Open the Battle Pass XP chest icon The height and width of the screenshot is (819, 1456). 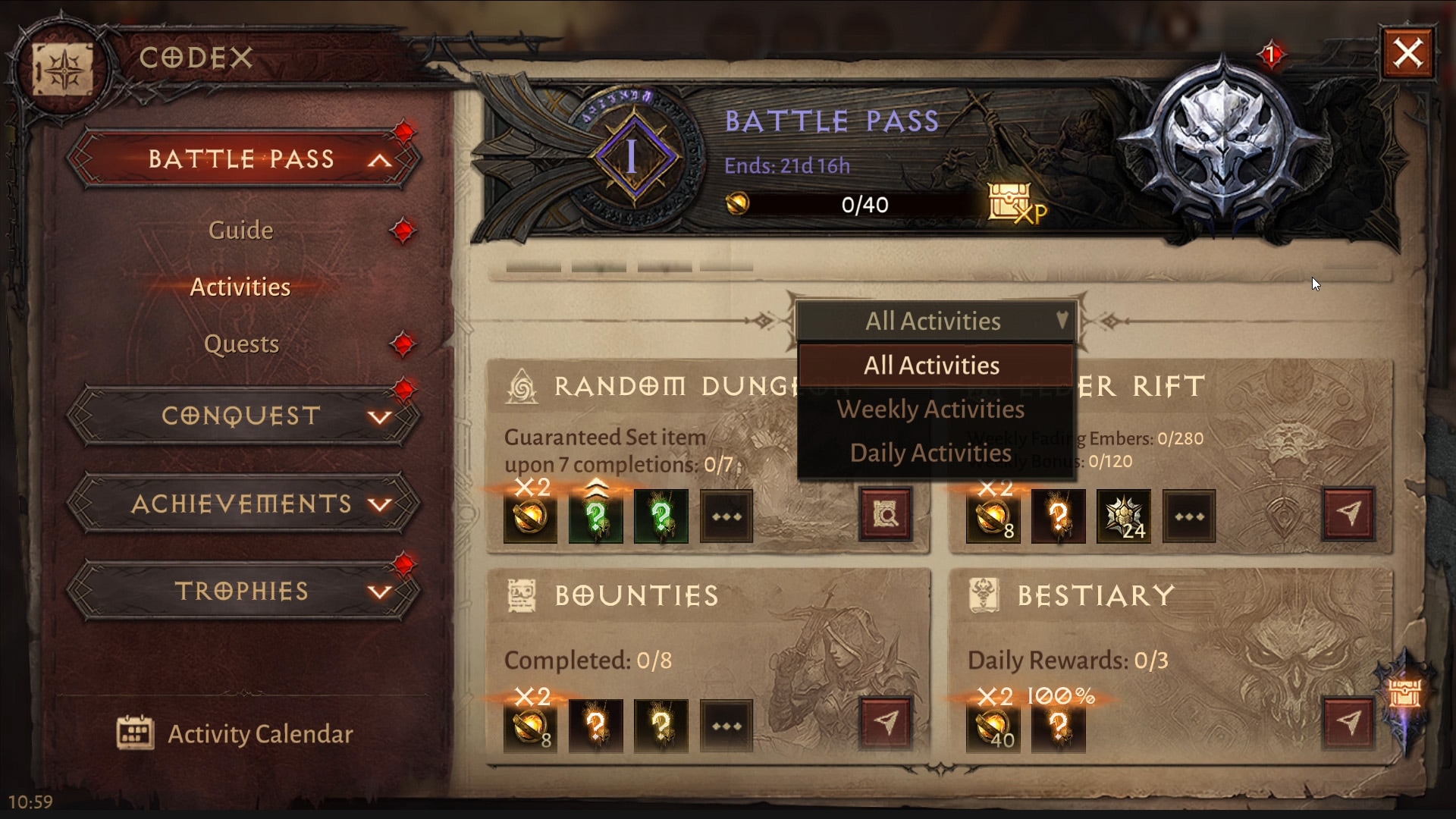1015,203
